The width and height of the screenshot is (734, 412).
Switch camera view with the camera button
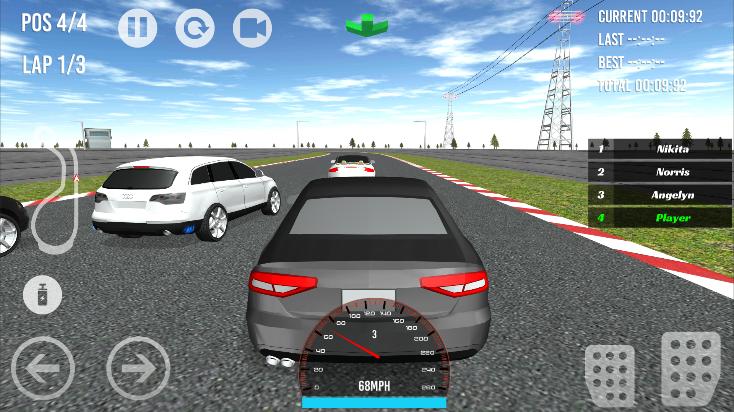pyautogui.click(x=252, y=28)
